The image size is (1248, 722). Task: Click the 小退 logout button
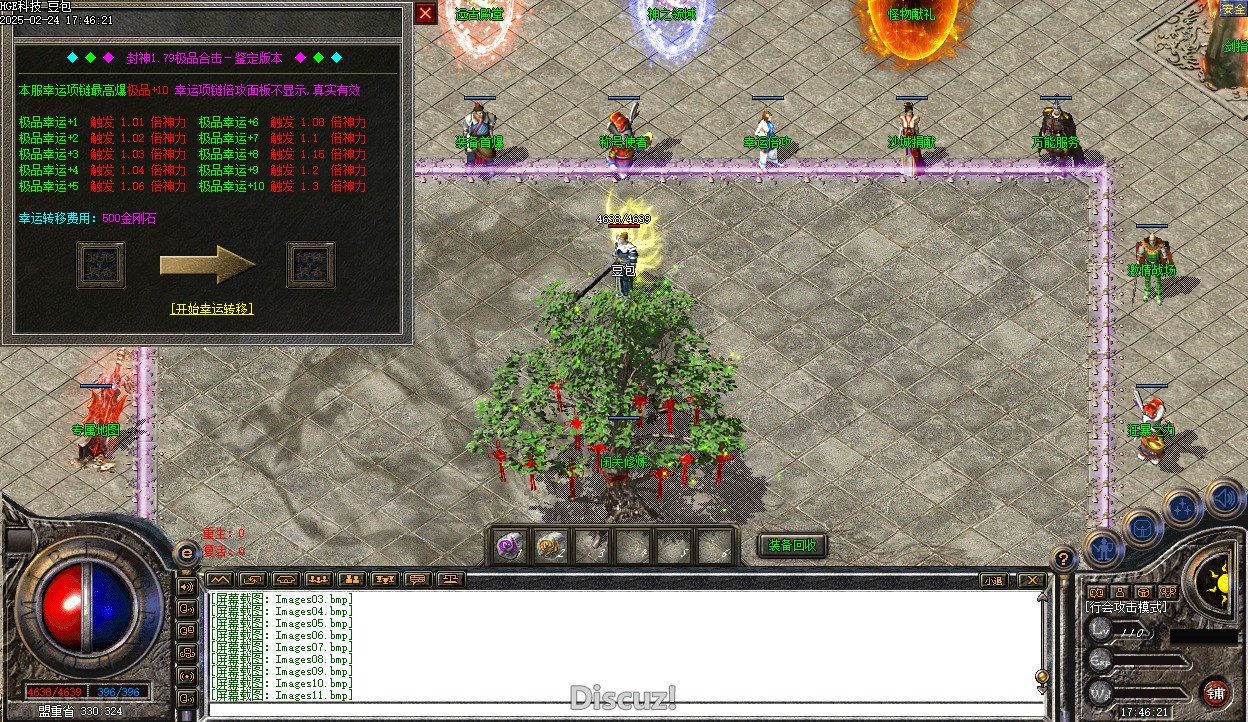pyautogui.click(x=992, y=580)
